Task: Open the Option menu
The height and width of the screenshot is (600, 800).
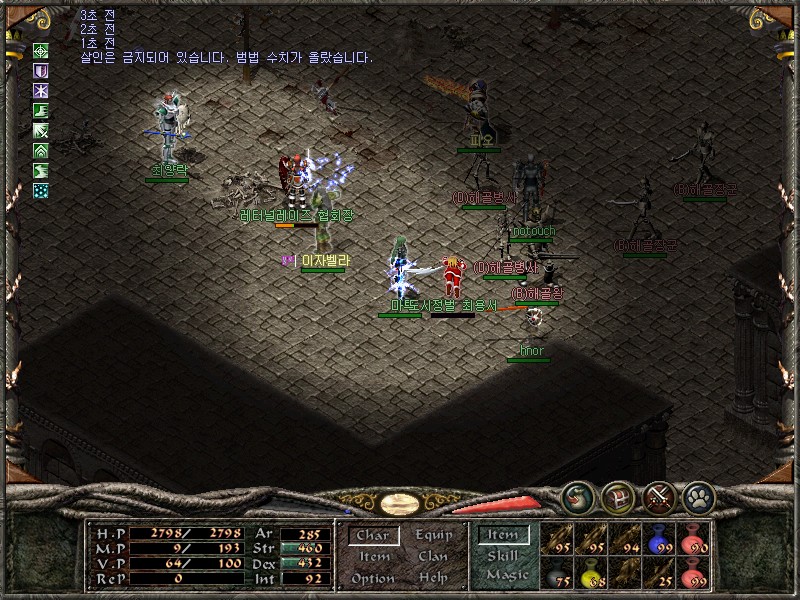Action: (x=372, y=578)
